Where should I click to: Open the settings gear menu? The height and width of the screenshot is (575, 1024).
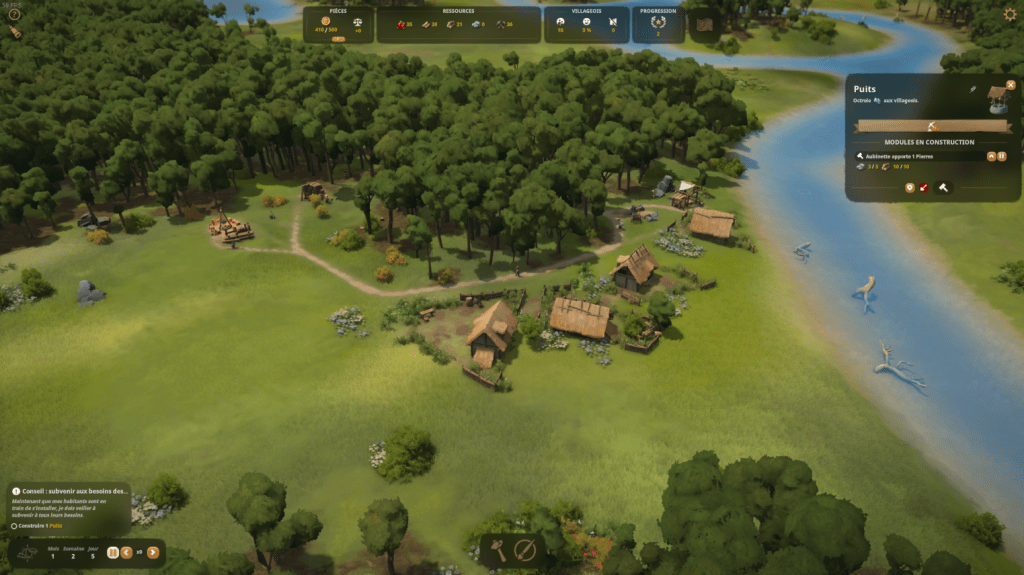tap(1009, 15)
